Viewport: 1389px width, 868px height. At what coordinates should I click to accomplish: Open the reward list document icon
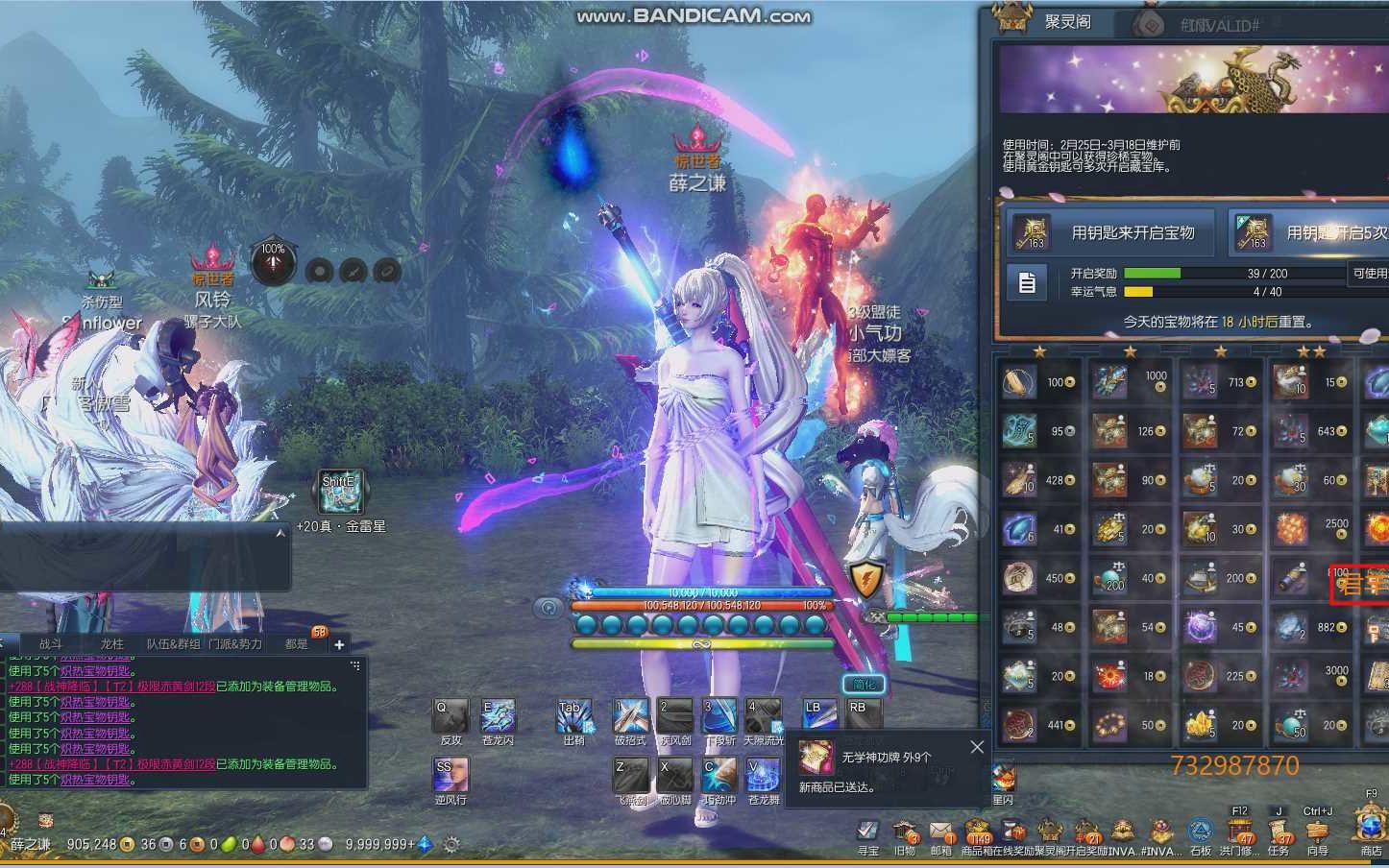[x=1027, y=283]
